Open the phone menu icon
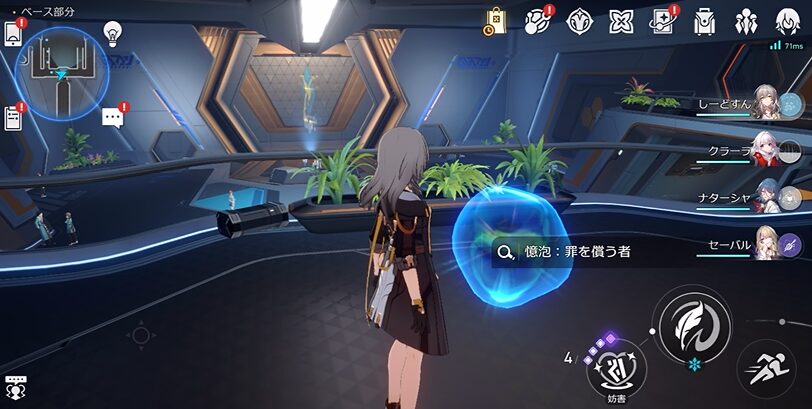The image size is (812, 409). [x=13, y=31]
